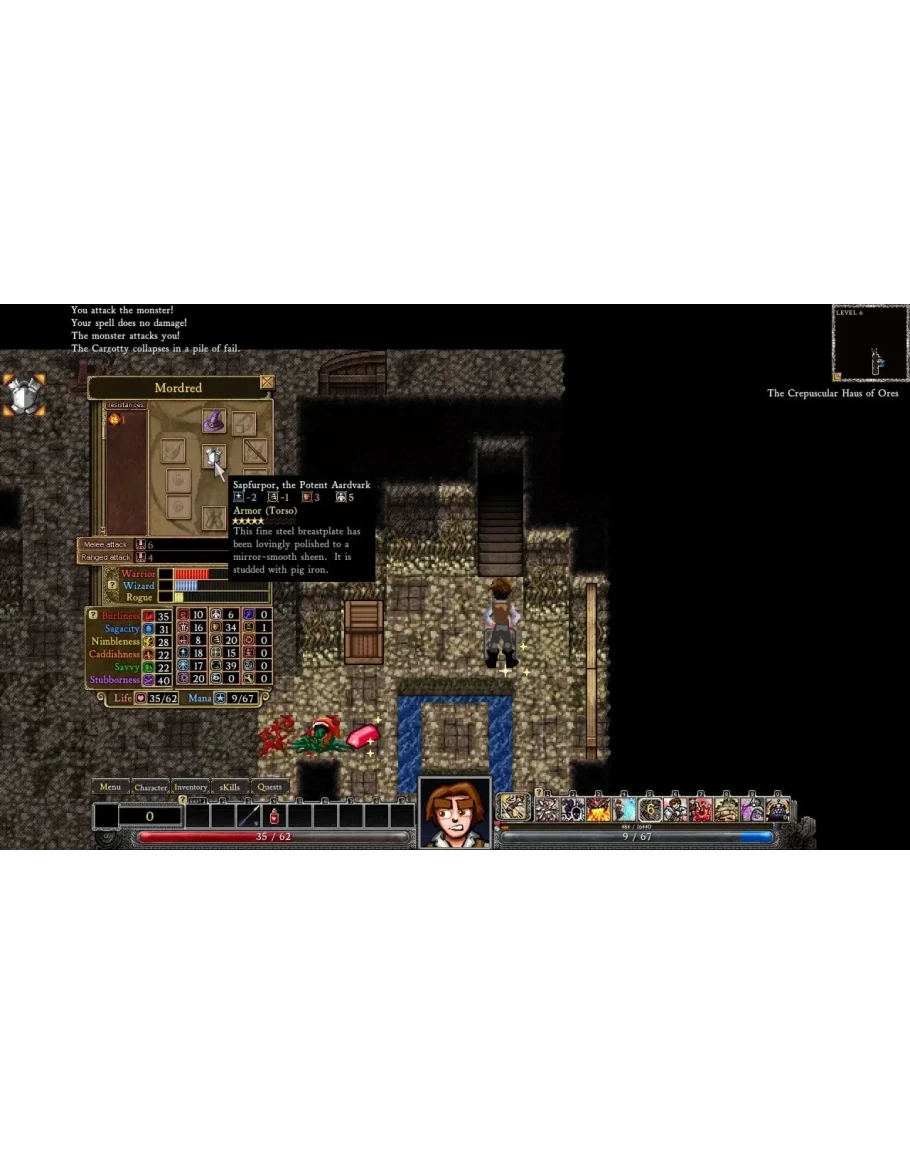The height and width of the screenshot is (1155, 910).
Task: Show the Quests log
Action: point(270,787)
